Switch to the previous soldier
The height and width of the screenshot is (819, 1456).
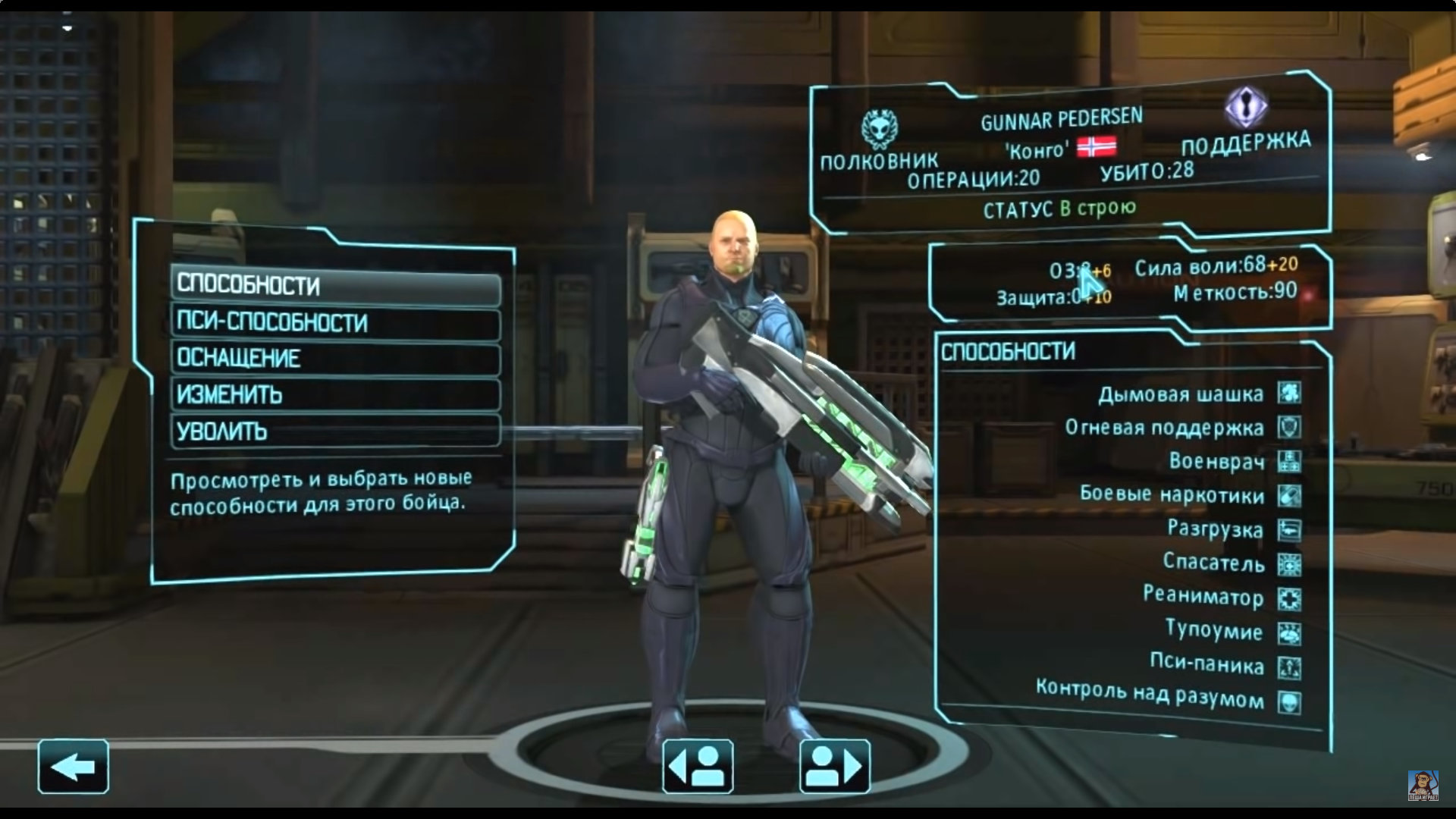698,767
